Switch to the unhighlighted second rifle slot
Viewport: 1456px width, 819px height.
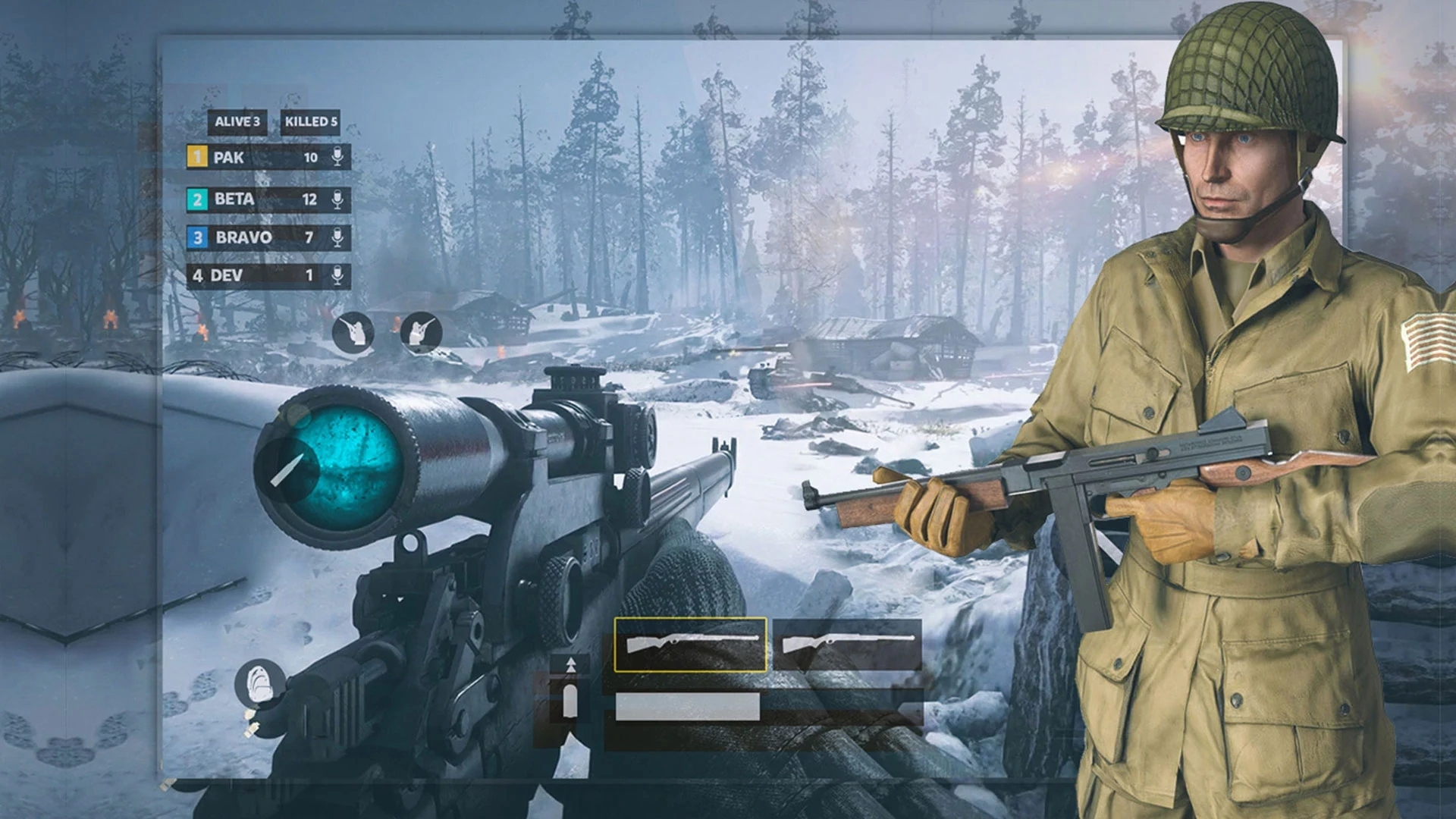847,645
